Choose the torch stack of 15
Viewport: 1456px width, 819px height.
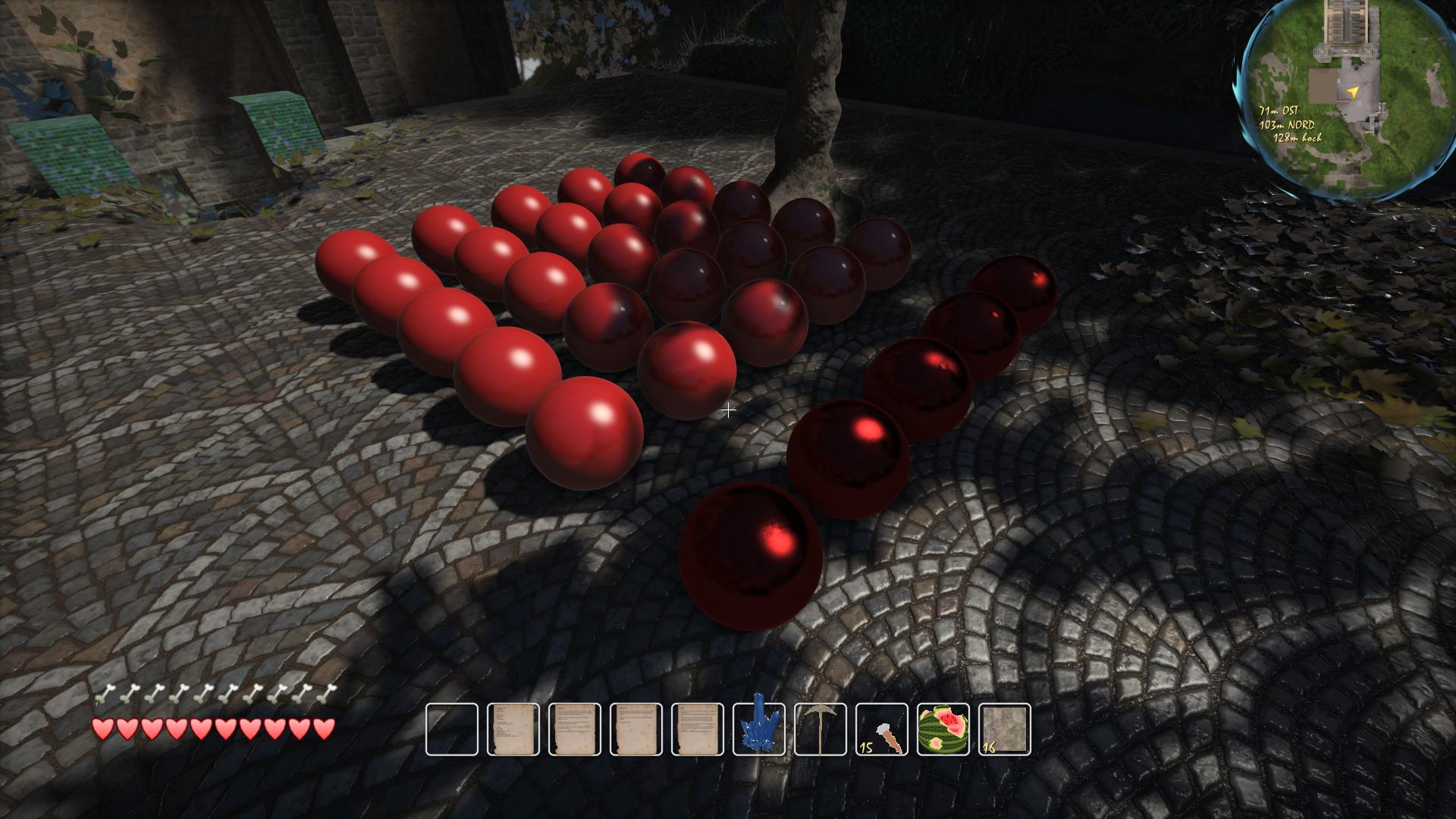tap(882, 729)
